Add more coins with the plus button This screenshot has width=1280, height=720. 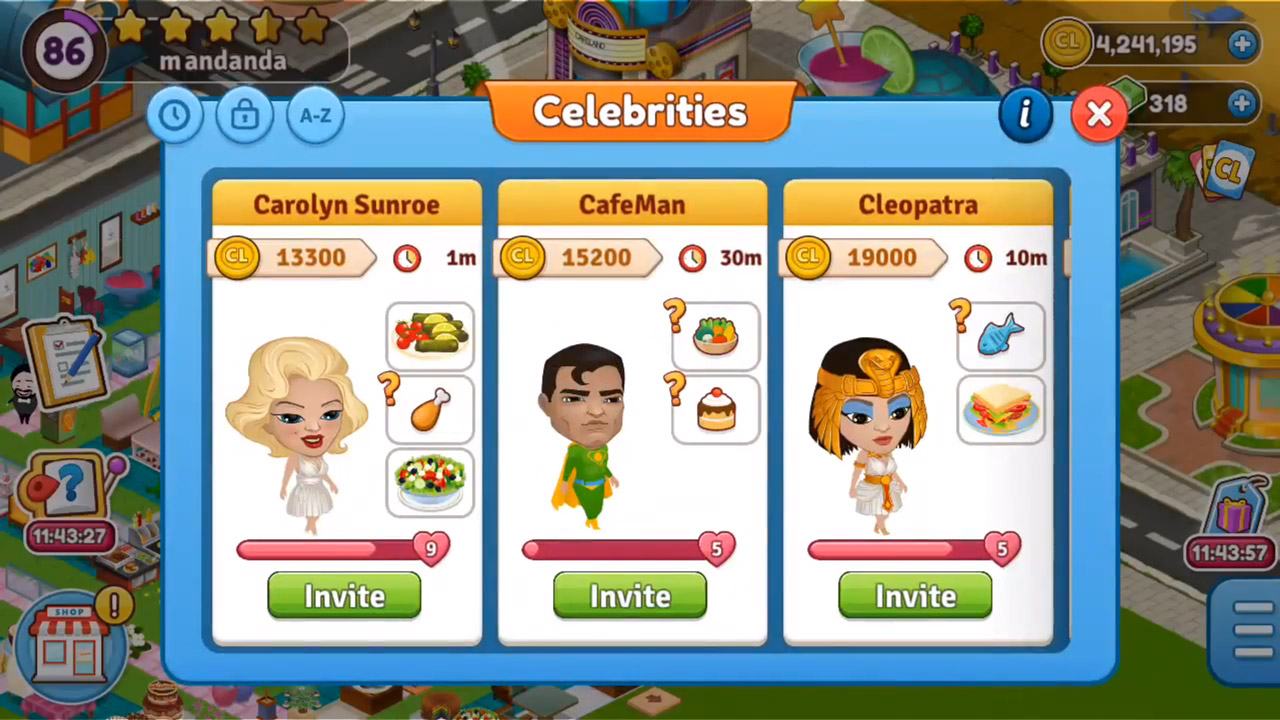click(x=1241, y=44)
